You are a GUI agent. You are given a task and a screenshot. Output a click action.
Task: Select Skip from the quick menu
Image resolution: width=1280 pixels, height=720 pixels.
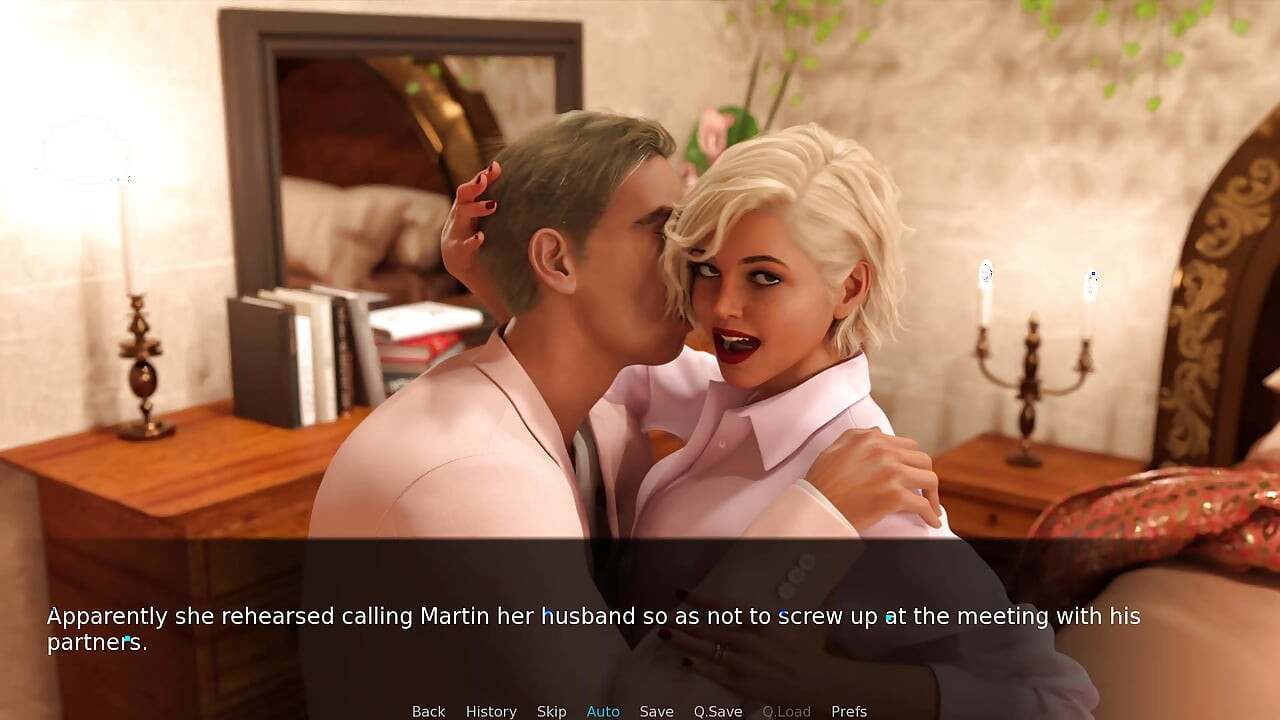click(x=551, y=710)
